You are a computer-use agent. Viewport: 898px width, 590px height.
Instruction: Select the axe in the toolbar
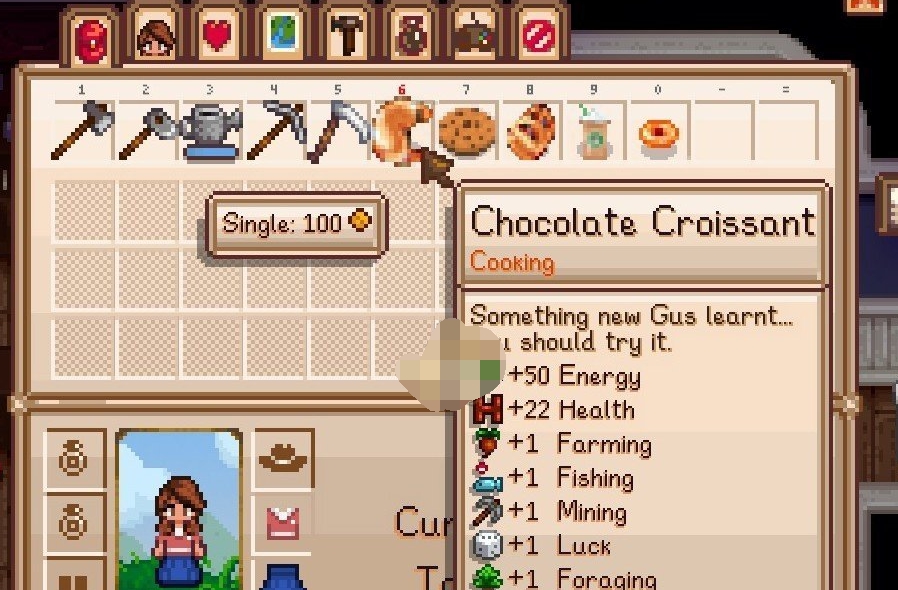pos(82,132)
